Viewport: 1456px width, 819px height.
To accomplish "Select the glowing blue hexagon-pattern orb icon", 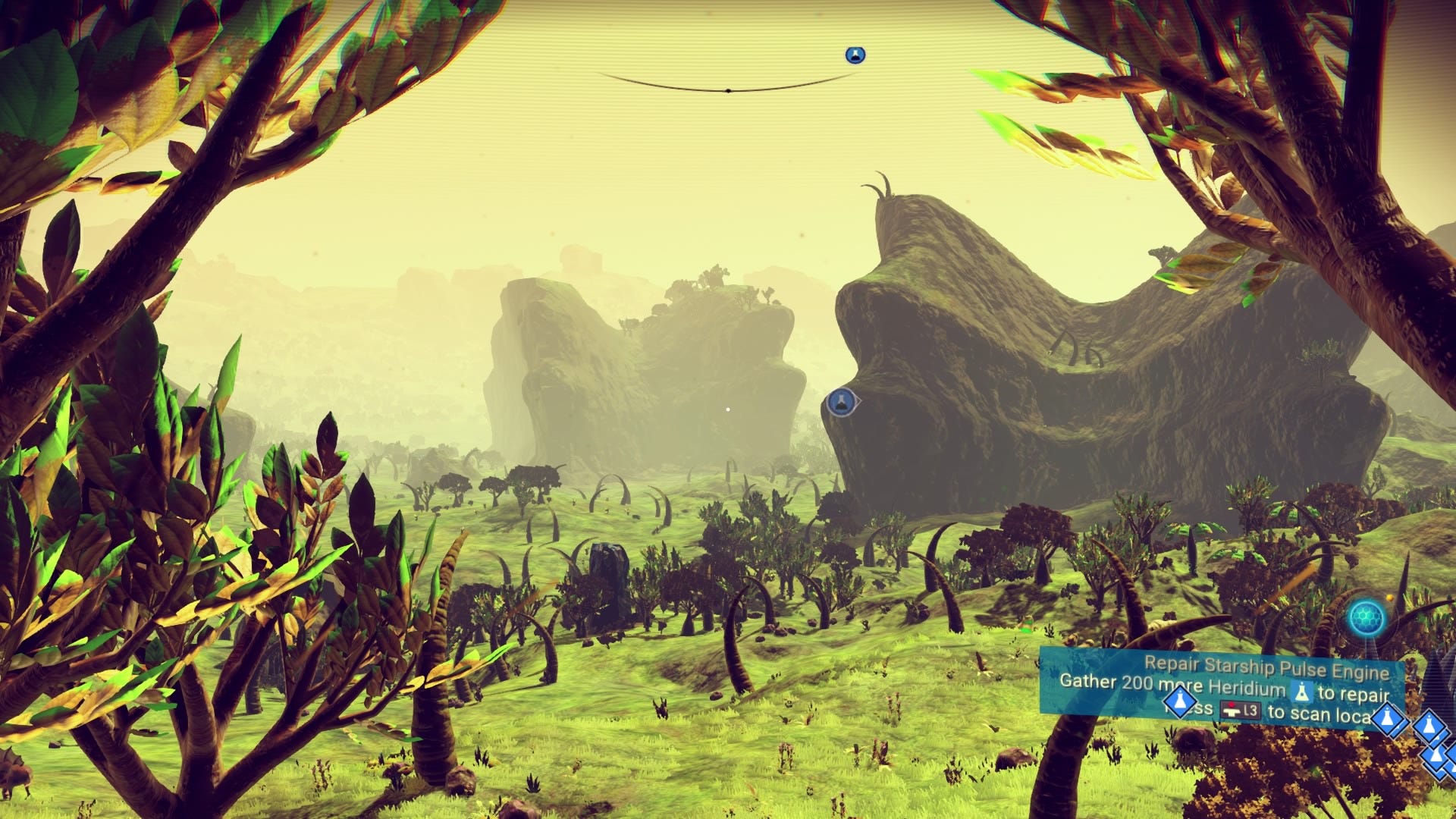I will tap(1367, 619).
